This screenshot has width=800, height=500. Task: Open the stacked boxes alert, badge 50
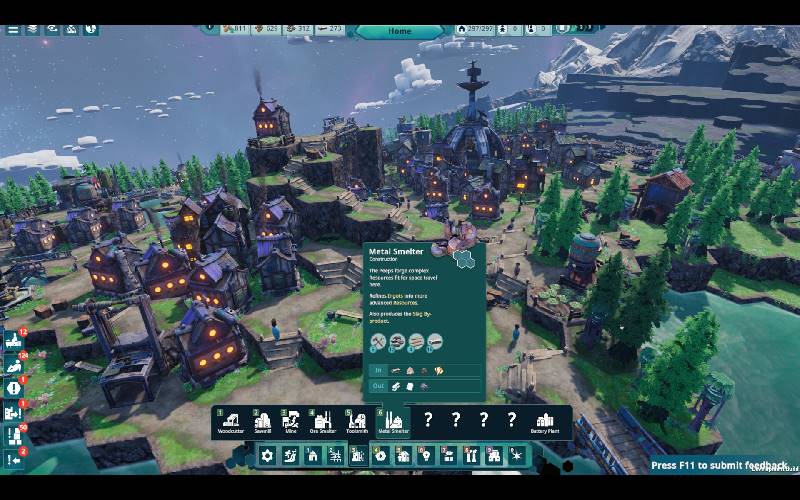click(x=13, y=436)
